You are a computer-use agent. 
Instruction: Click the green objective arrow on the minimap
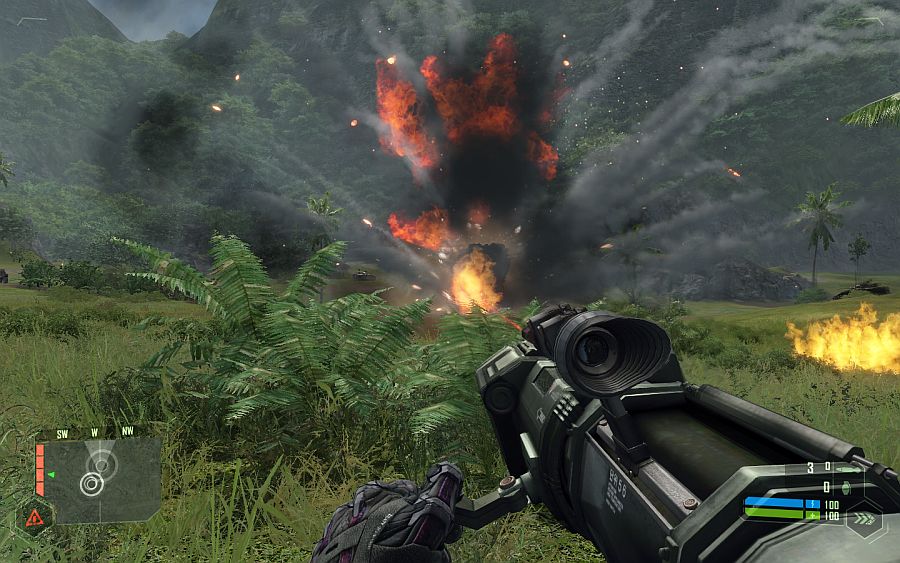pos(50,474)
